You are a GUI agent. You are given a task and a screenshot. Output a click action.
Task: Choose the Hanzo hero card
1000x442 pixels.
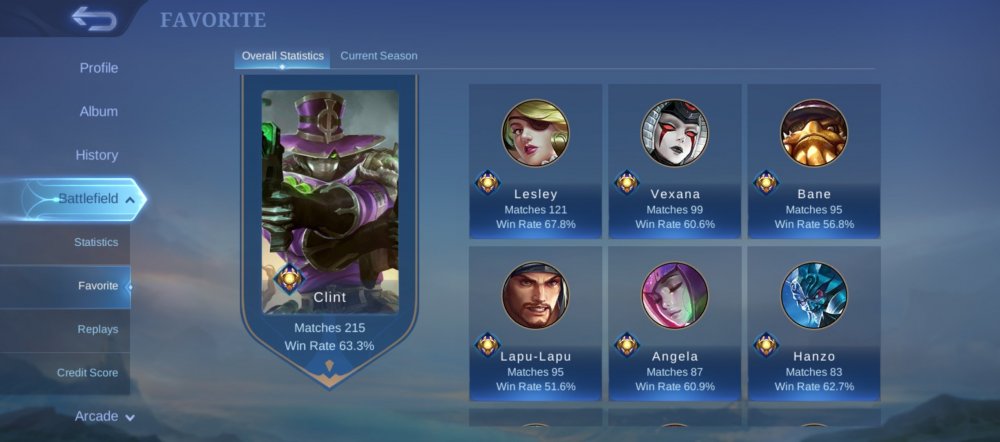click(814, 324)
